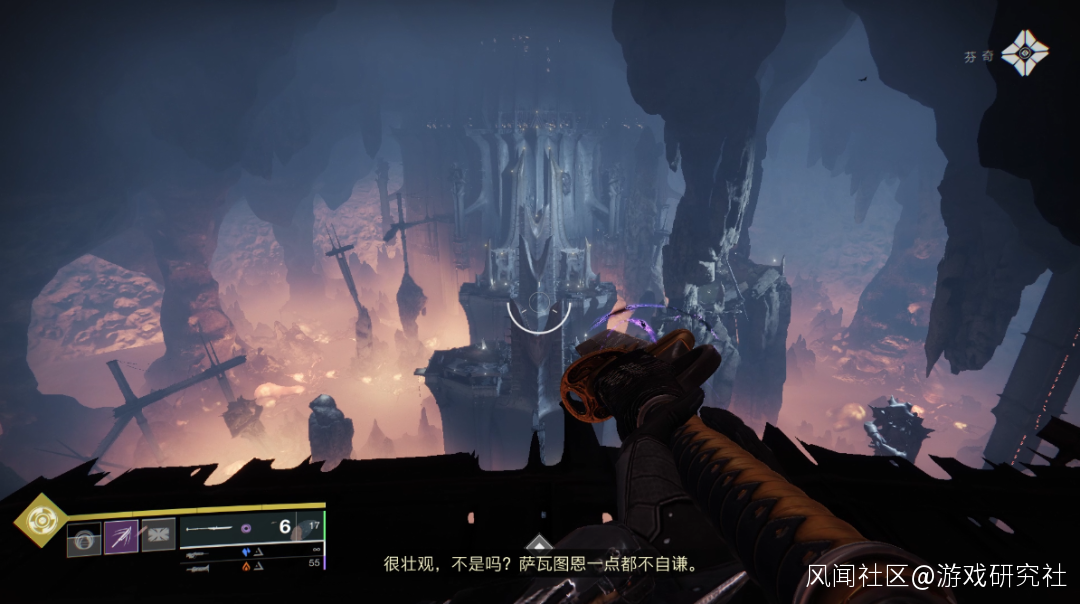Use the purple void grenade ability icon
The height and width of the screenshot is (604, 1080).
pos(121,537)
